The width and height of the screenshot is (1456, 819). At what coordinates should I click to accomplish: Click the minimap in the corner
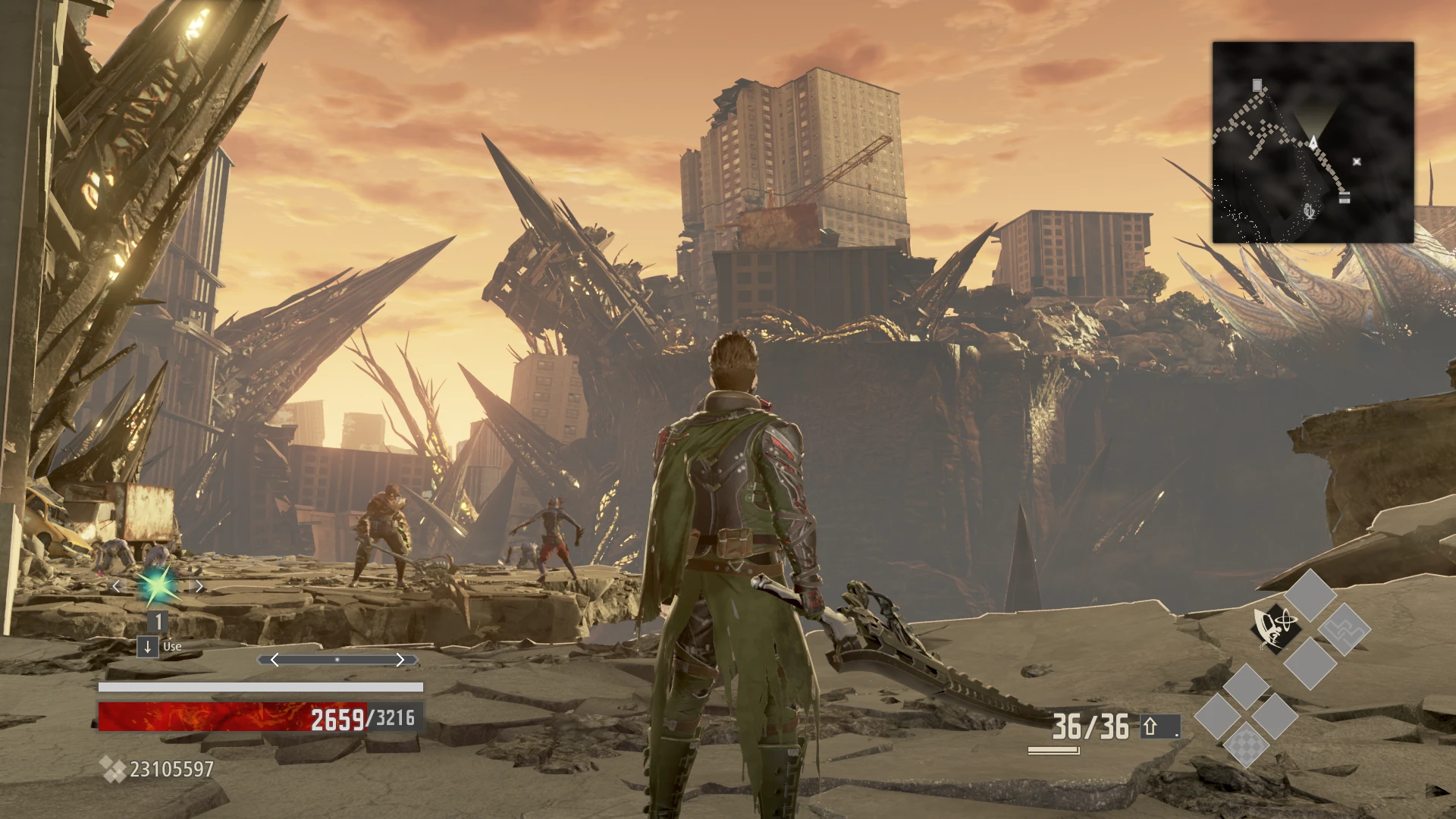point(1313,142)
